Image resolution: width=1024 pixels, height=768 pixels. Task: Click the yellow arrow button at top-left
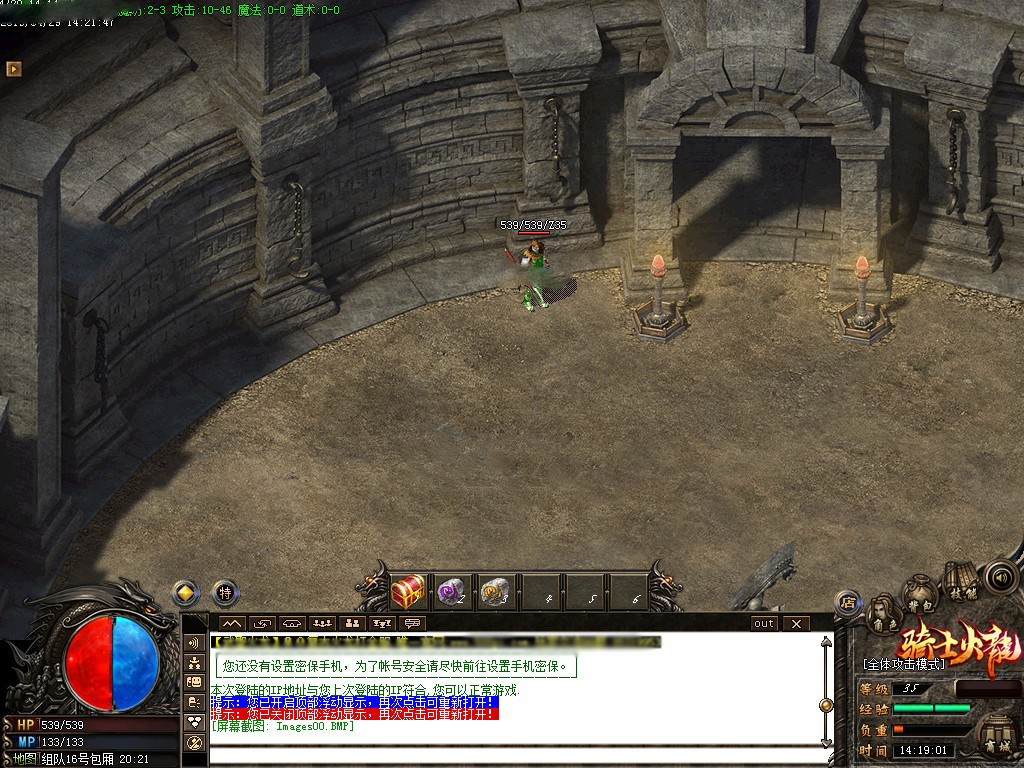(x=14, y=69)
